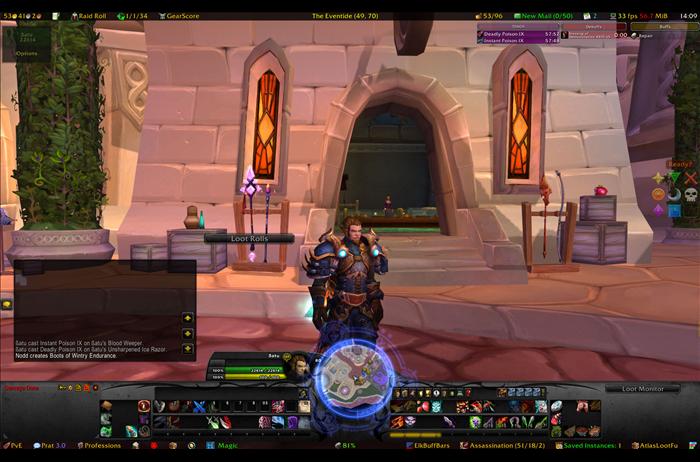Open the Professions entry on bottom bar
700x462 pixels.
tap(102, 445)
